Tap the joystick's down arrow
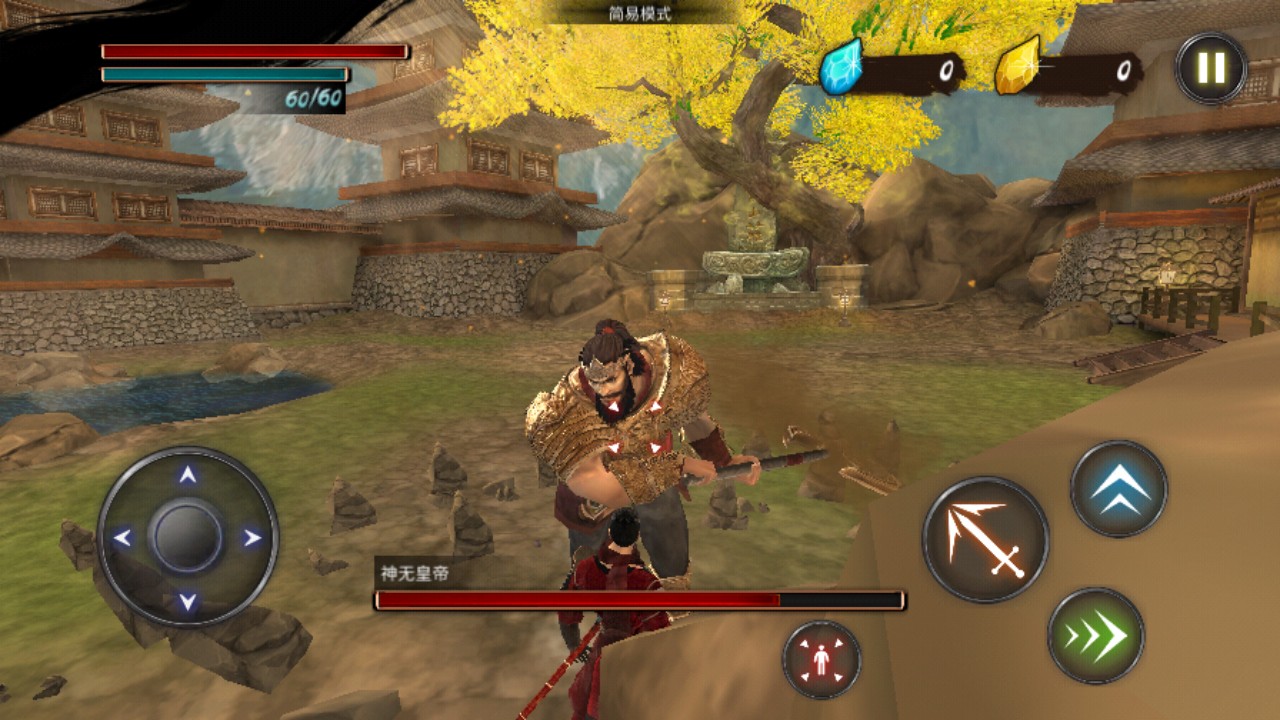 pyautogui.click(x=187, y=601)
